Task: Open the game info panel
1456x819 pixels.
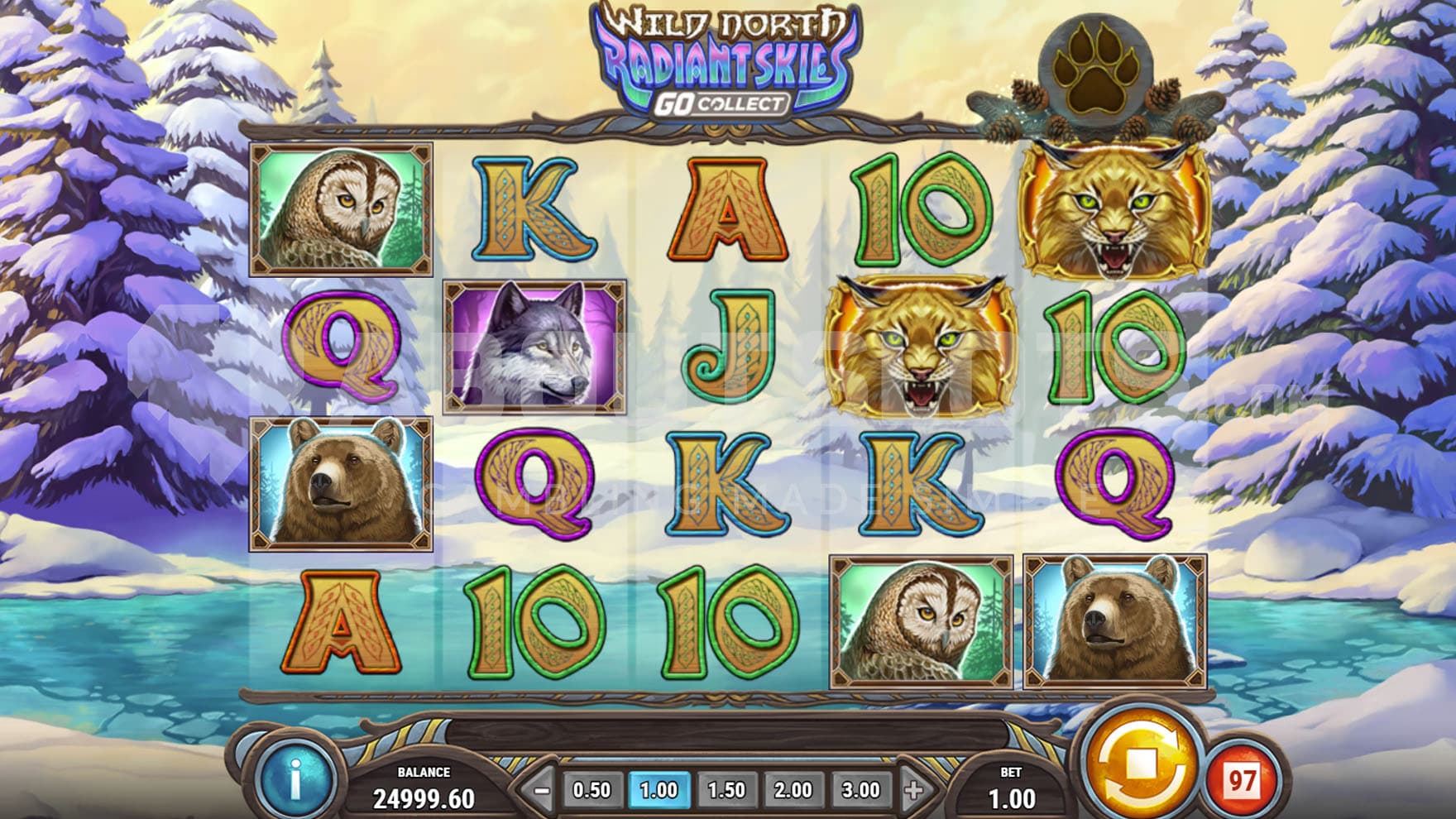Action: click(x=295, y=779)
